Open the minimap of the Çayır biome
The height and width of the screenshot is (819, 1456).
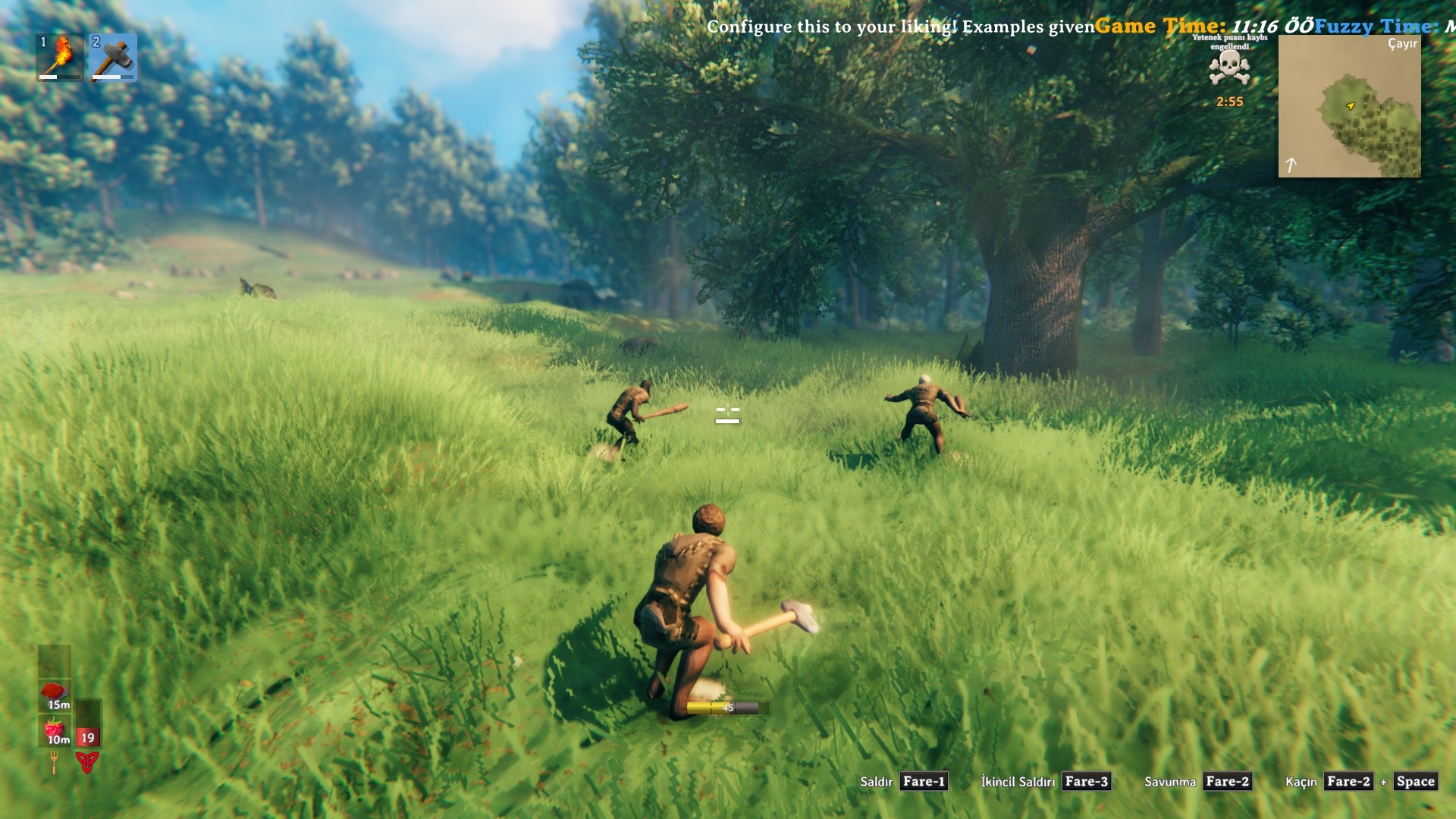coord(1349,106)
